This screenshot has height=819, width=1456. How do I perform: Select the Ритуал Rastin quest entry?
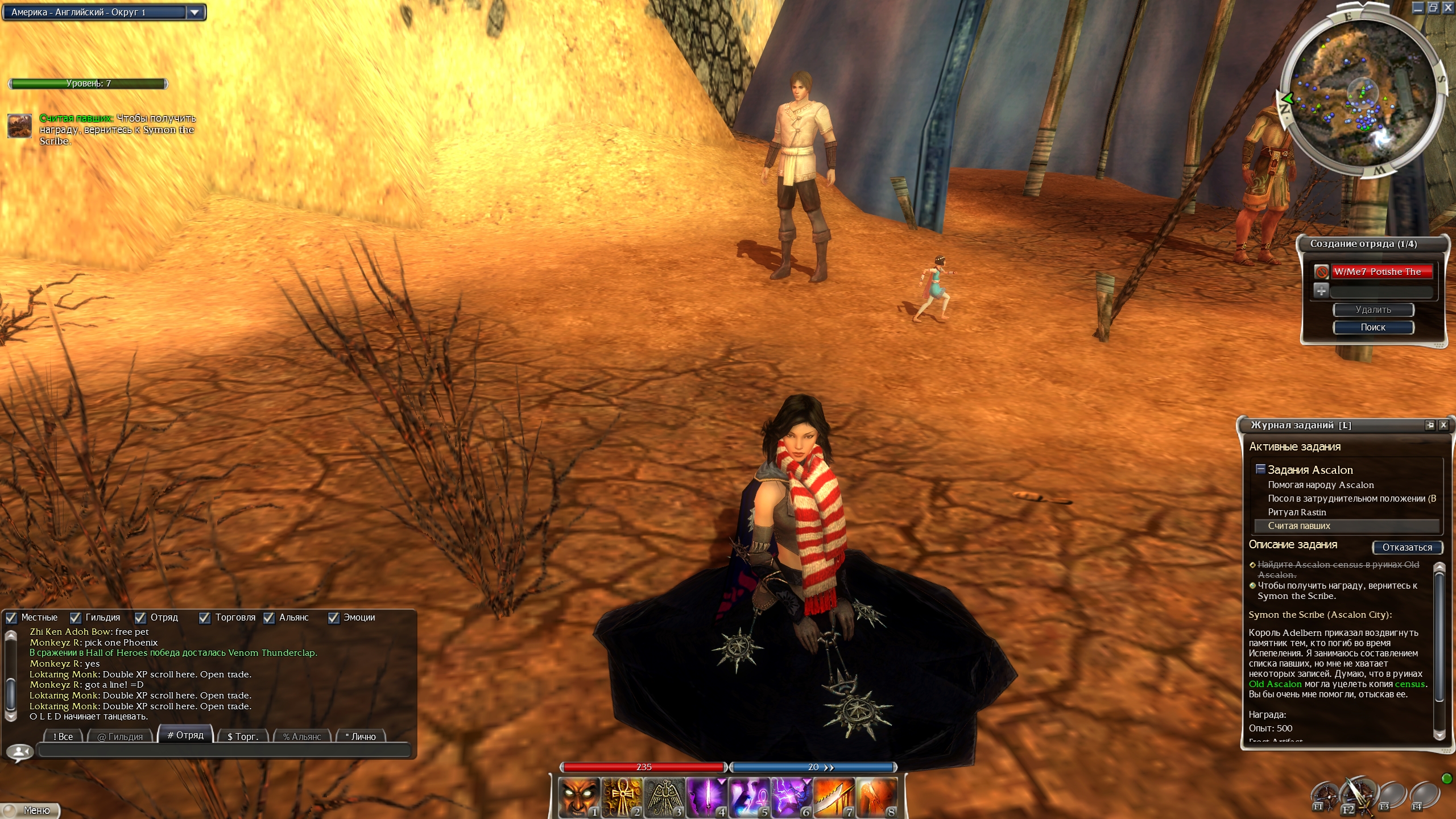1297,512
